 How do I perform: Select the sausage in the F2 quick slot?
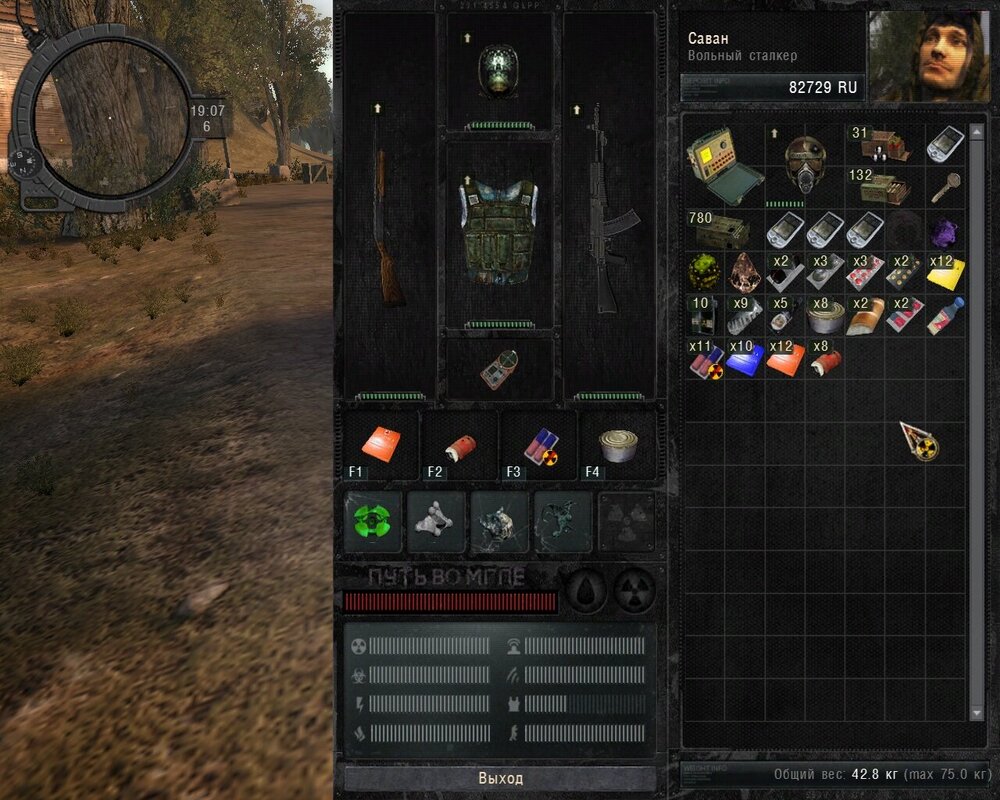pyautogui.click(x=461, y=446)
